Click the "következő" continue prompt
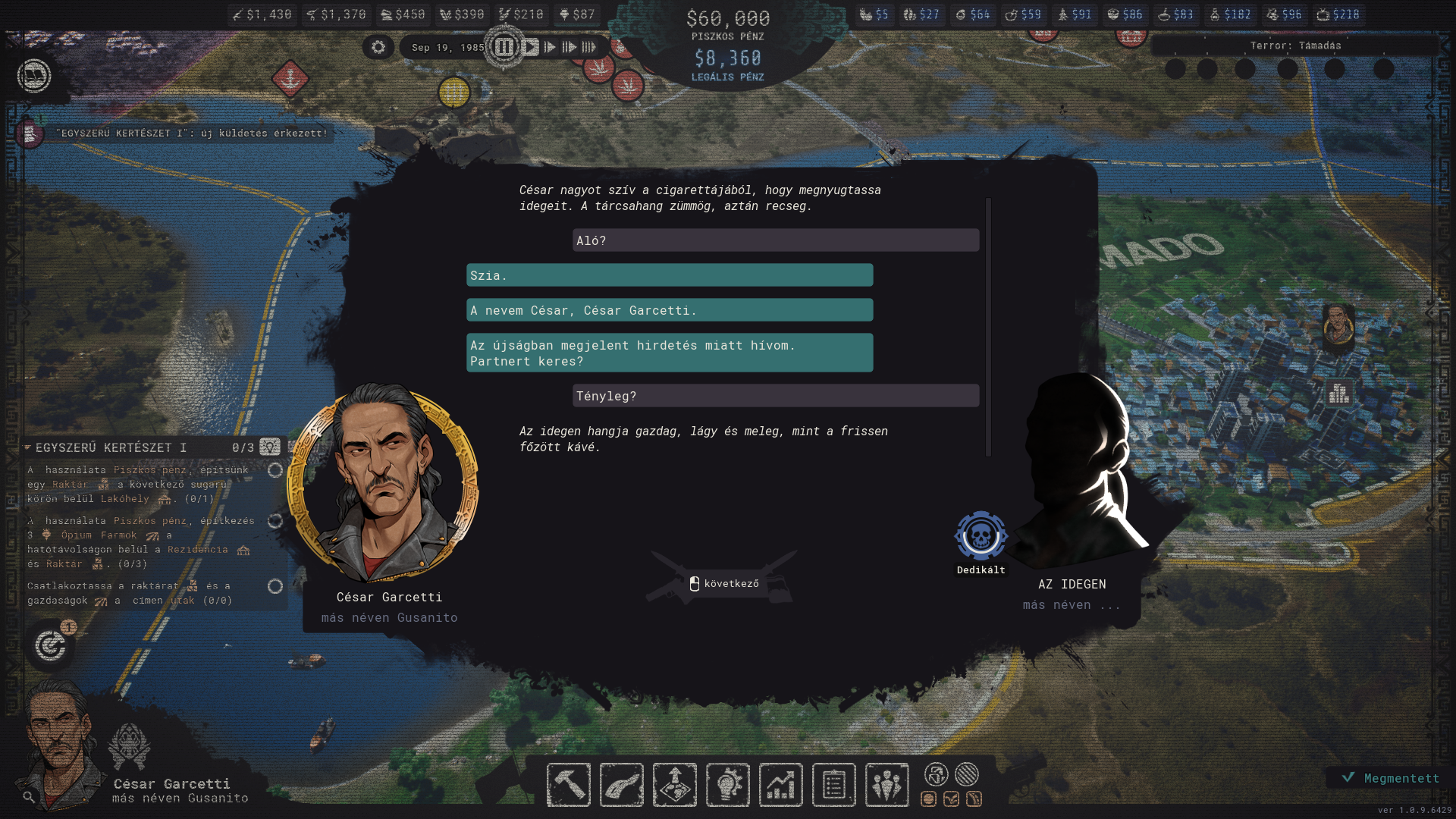 pos(723,583)
